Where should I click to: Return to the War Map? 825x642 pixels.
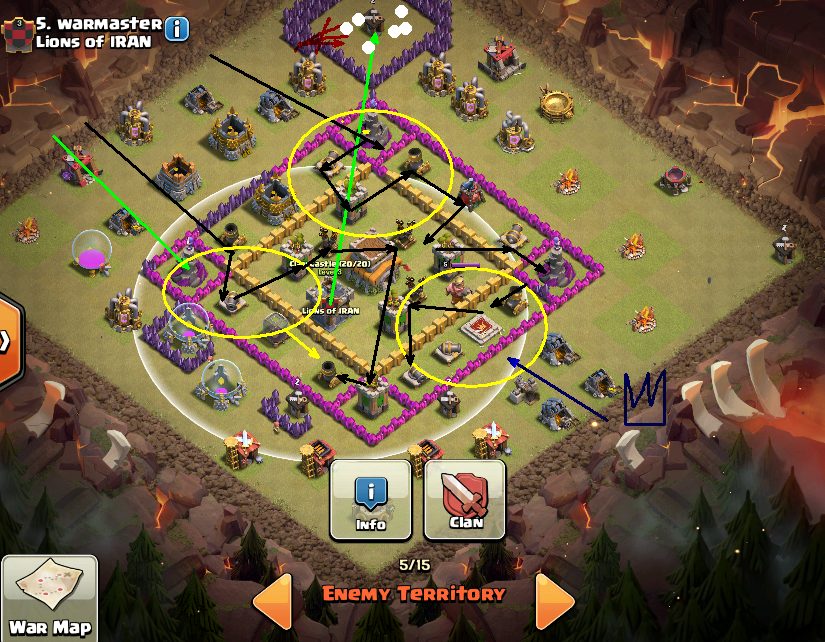[49, 599]
